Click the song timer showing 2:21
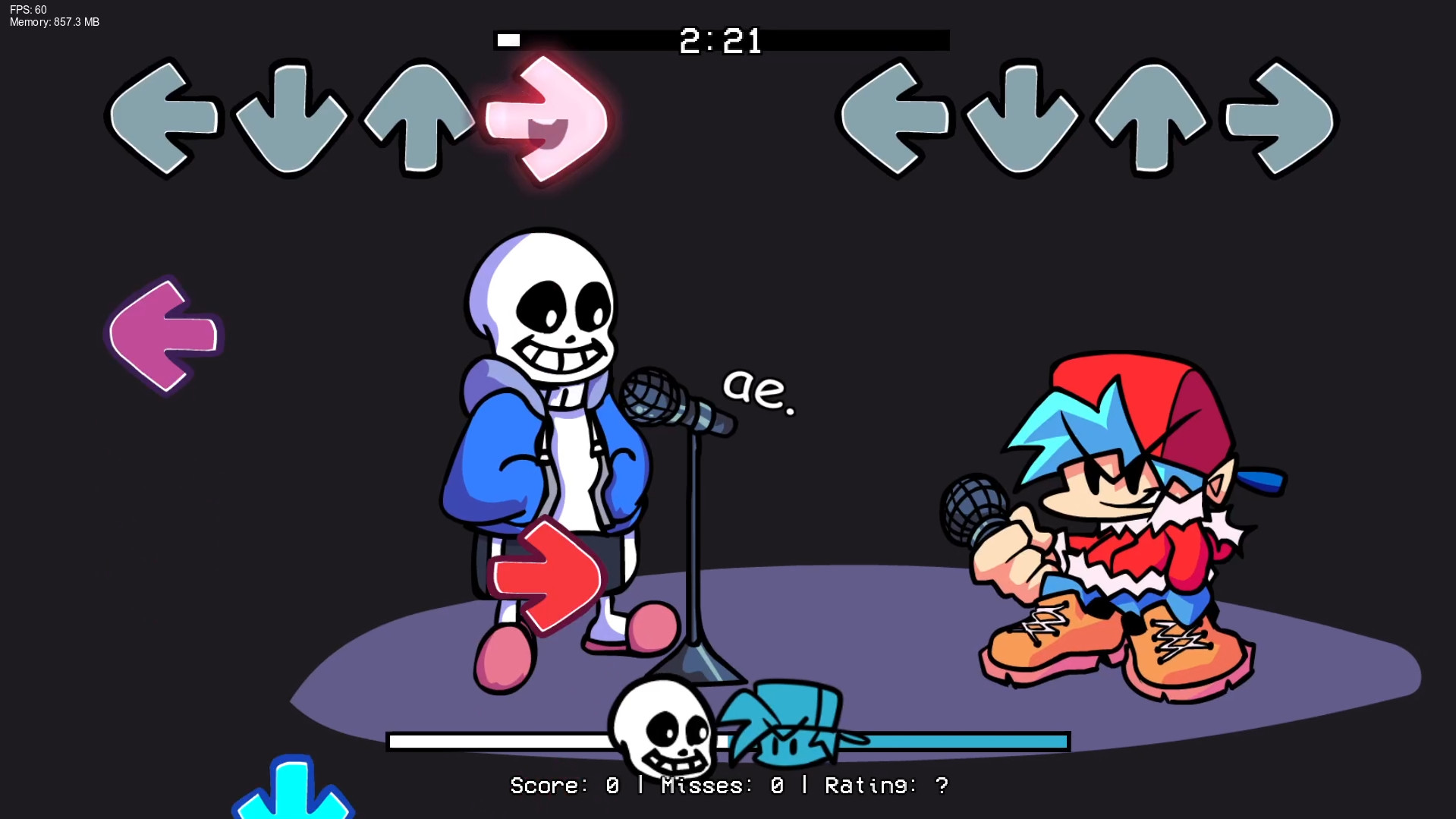1456x819 pixels. coord(721,41)
